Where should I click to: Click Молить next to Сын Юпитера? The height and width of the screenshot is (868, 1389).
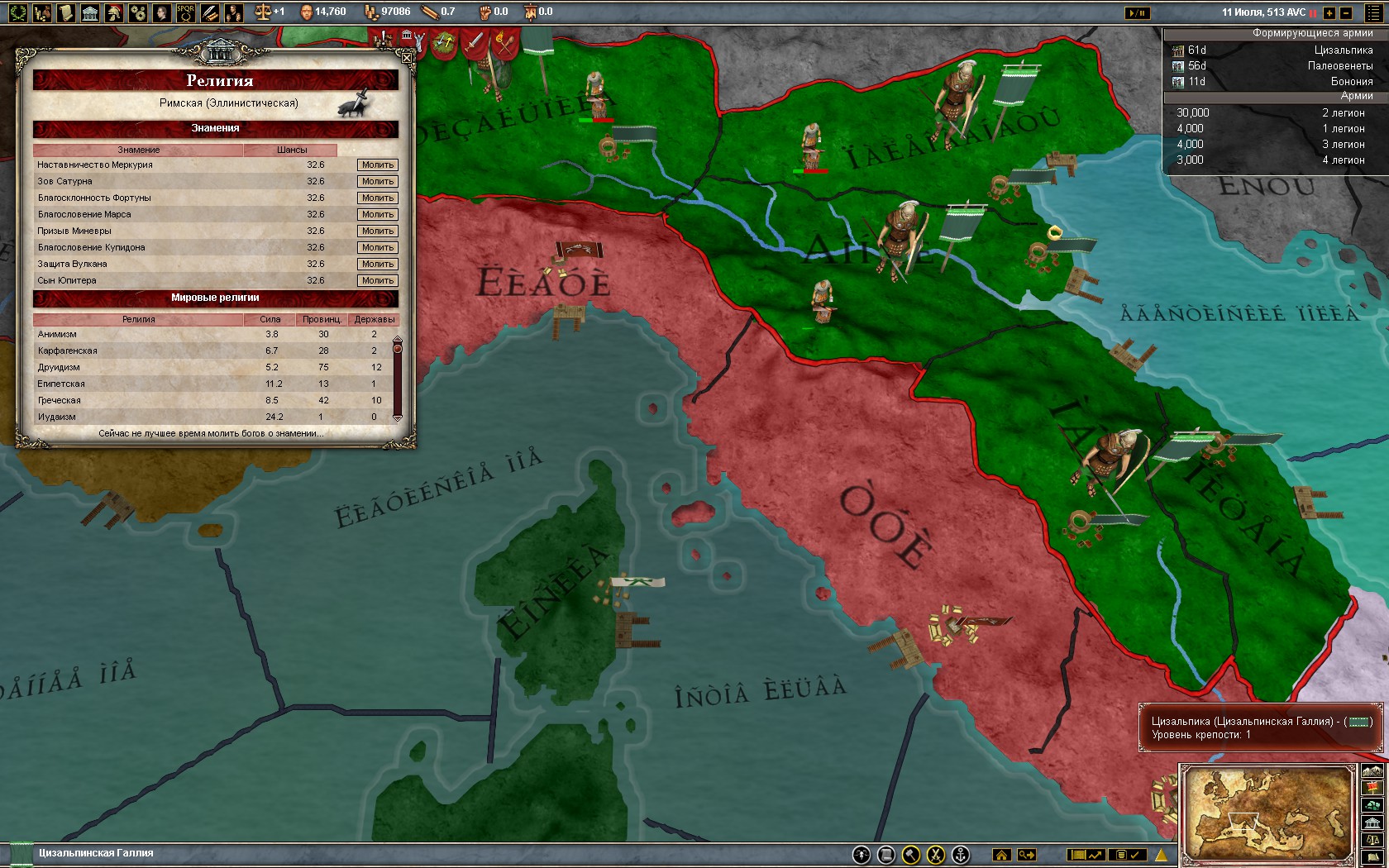pyautogui.click(x=377, y=280)
